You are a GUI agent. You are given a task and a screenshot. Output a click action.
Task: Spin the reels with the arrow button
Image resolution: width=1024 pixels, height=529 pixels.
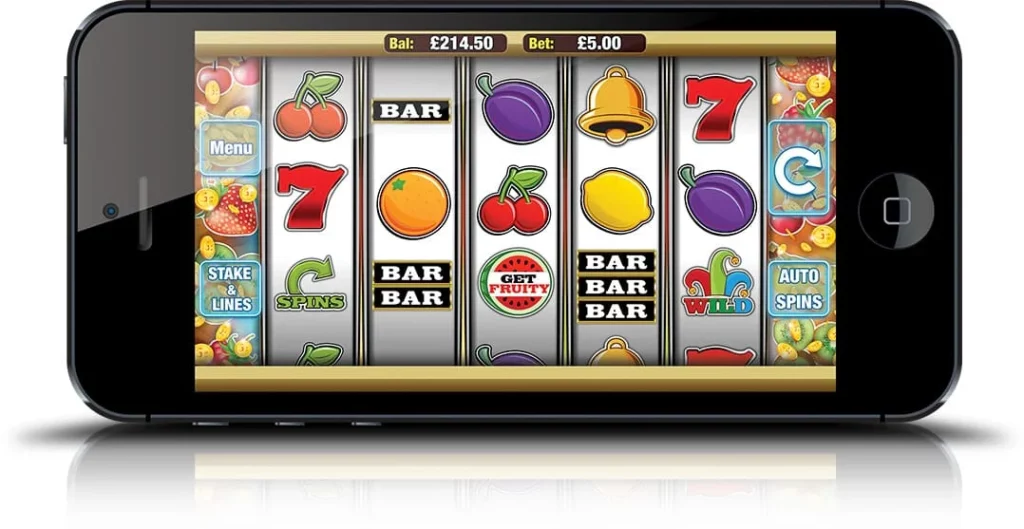[x=798, y=169]
